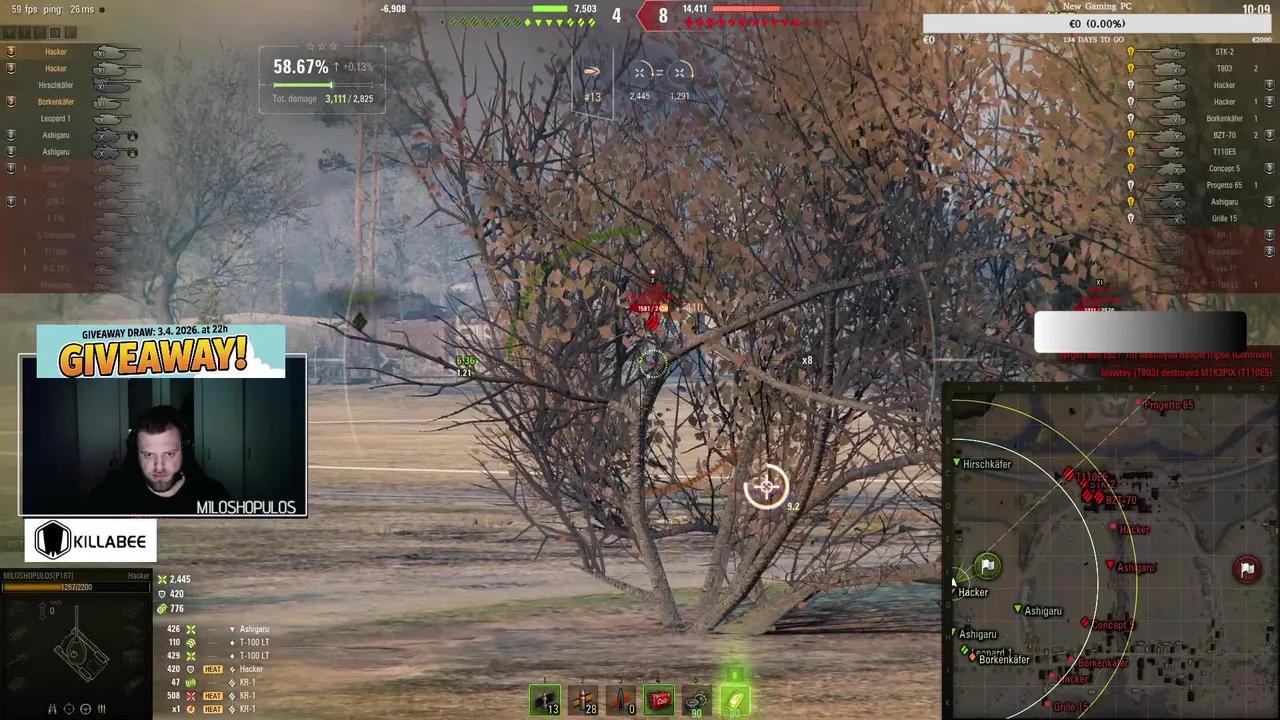This screenshot has width=1280, height=720.
Task: Use the repair kit consumable in slot 5
Action: coord(696,699)
